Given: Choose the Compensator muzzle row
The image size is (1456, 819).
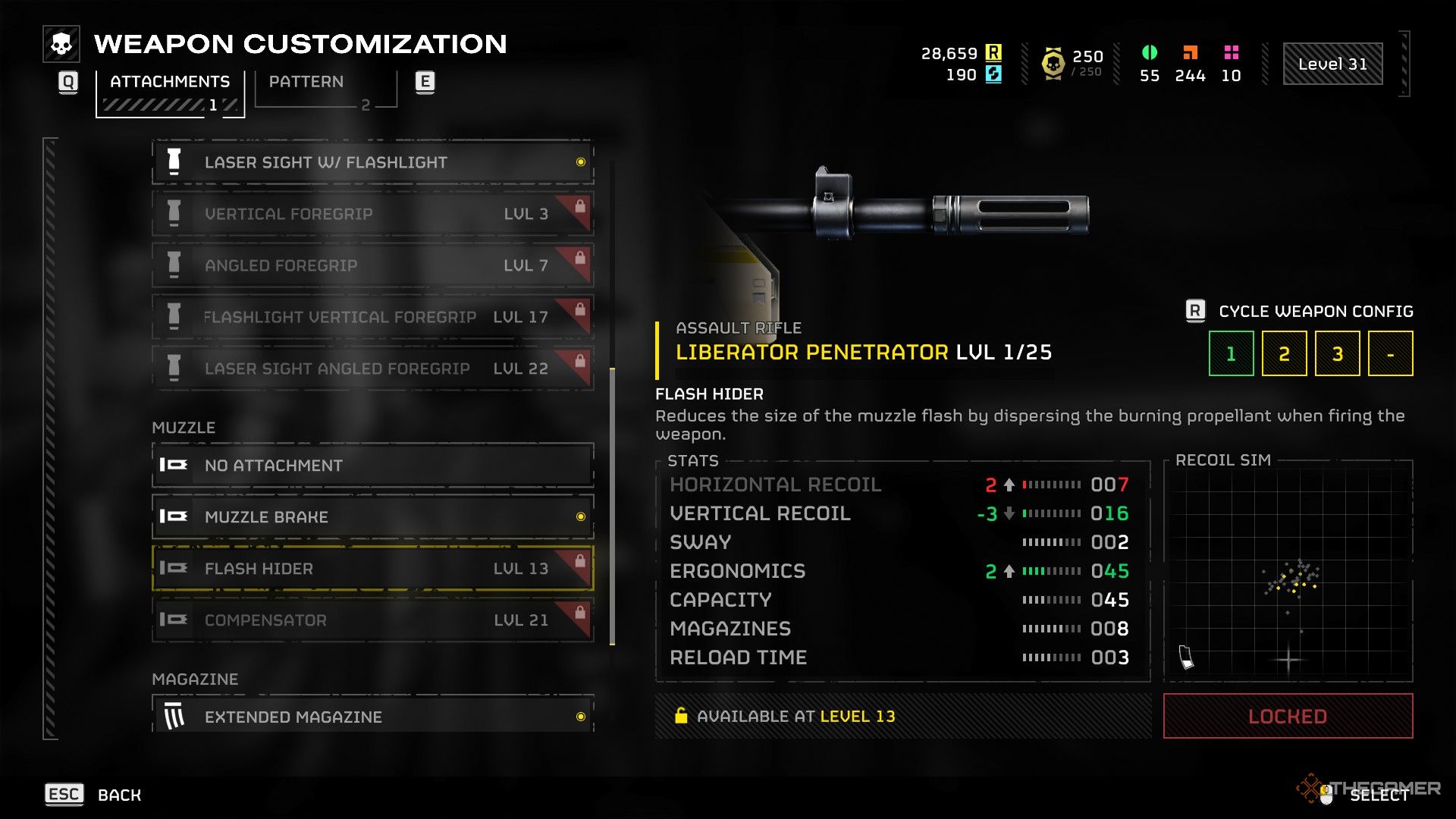Looking at the screenshot, I should 372,620.
